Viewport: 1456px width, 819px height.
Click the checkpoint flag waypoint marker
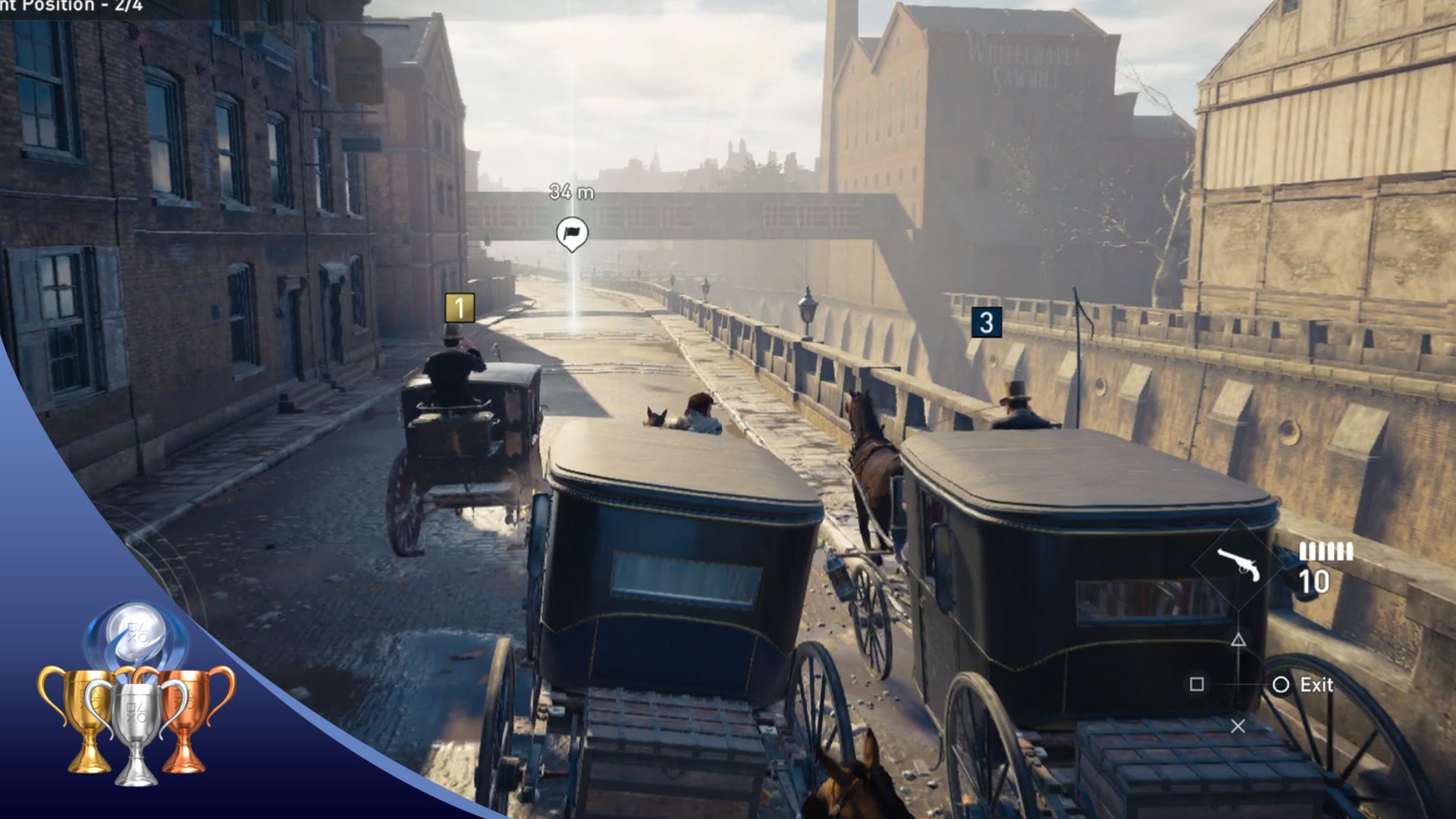coord(572,233)
